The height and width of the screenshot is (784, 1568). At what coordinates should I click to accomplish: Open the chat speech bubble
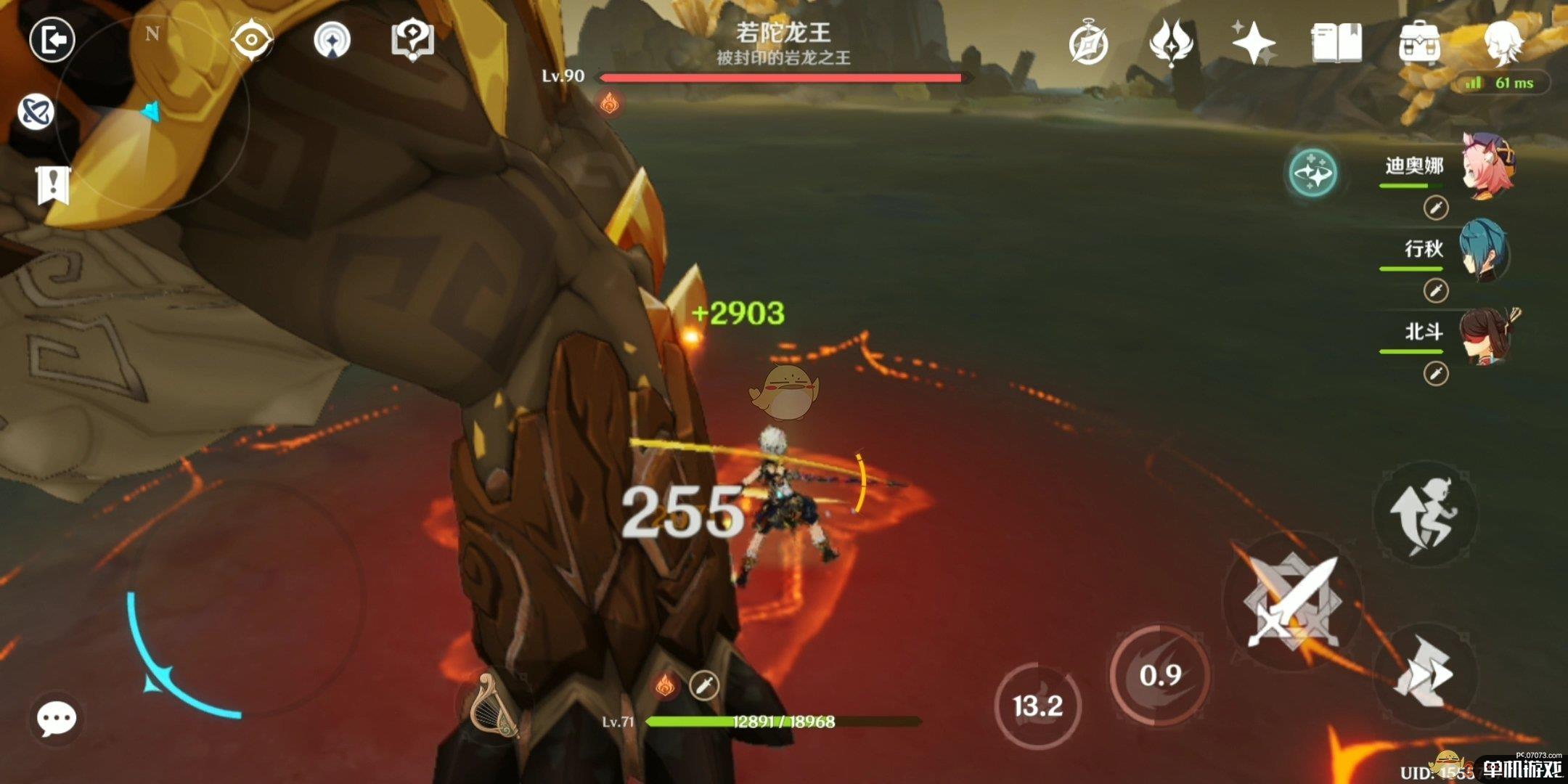(x=56, y=719)
